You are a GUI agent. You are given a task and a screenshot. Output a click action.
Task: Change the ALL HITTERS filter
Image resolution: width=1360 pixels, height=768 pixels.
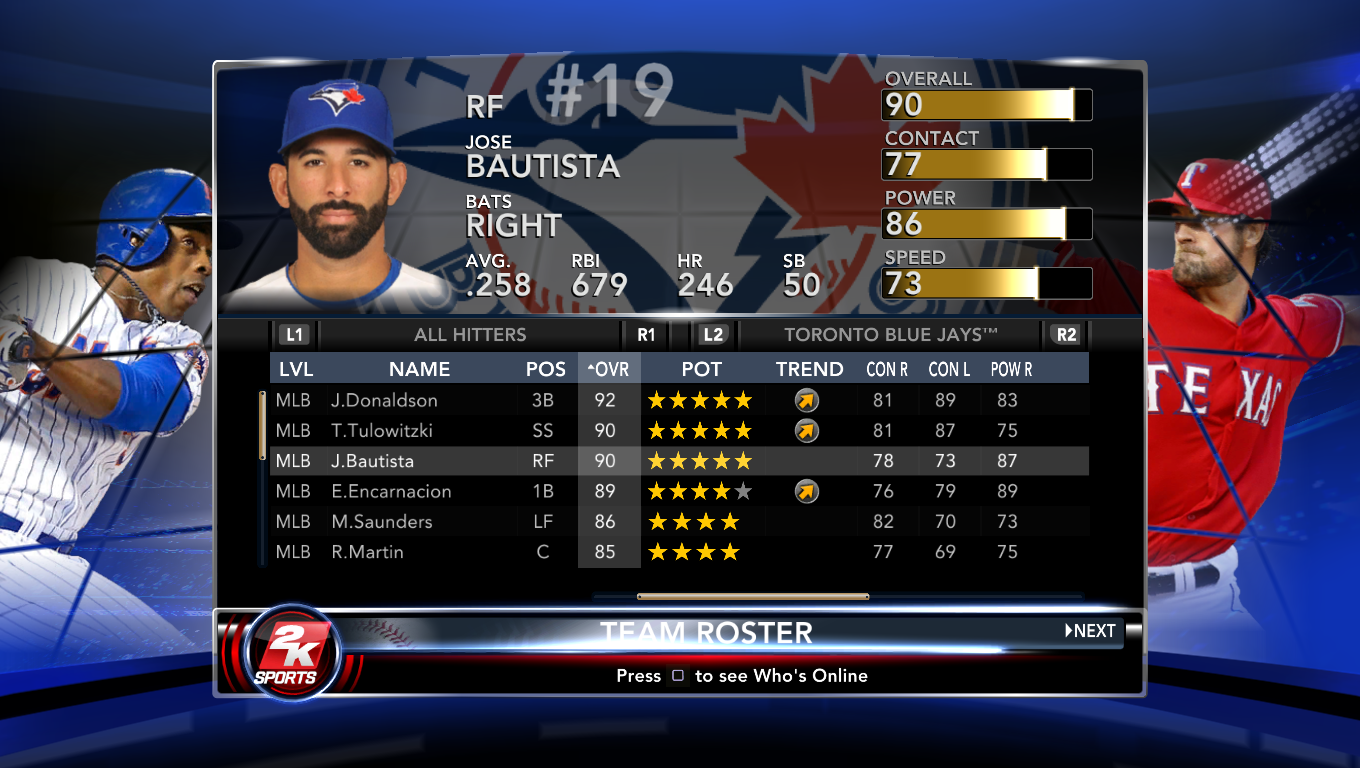pos(470,335)
